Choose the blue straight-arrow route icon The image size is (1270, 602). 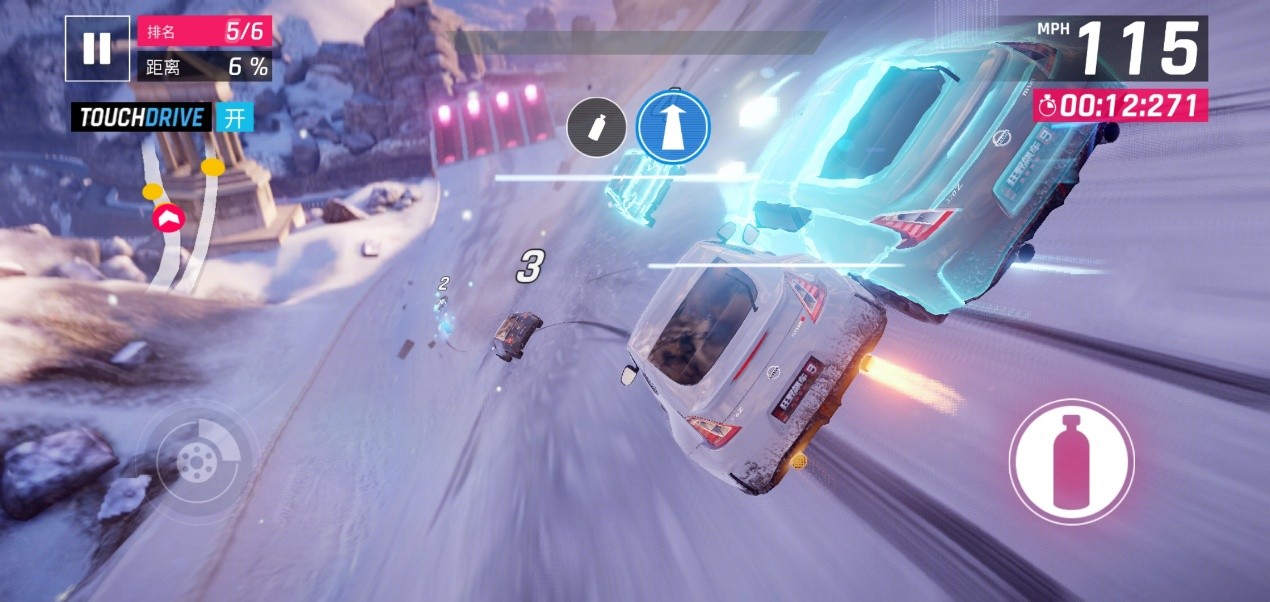tap(673, 127)
